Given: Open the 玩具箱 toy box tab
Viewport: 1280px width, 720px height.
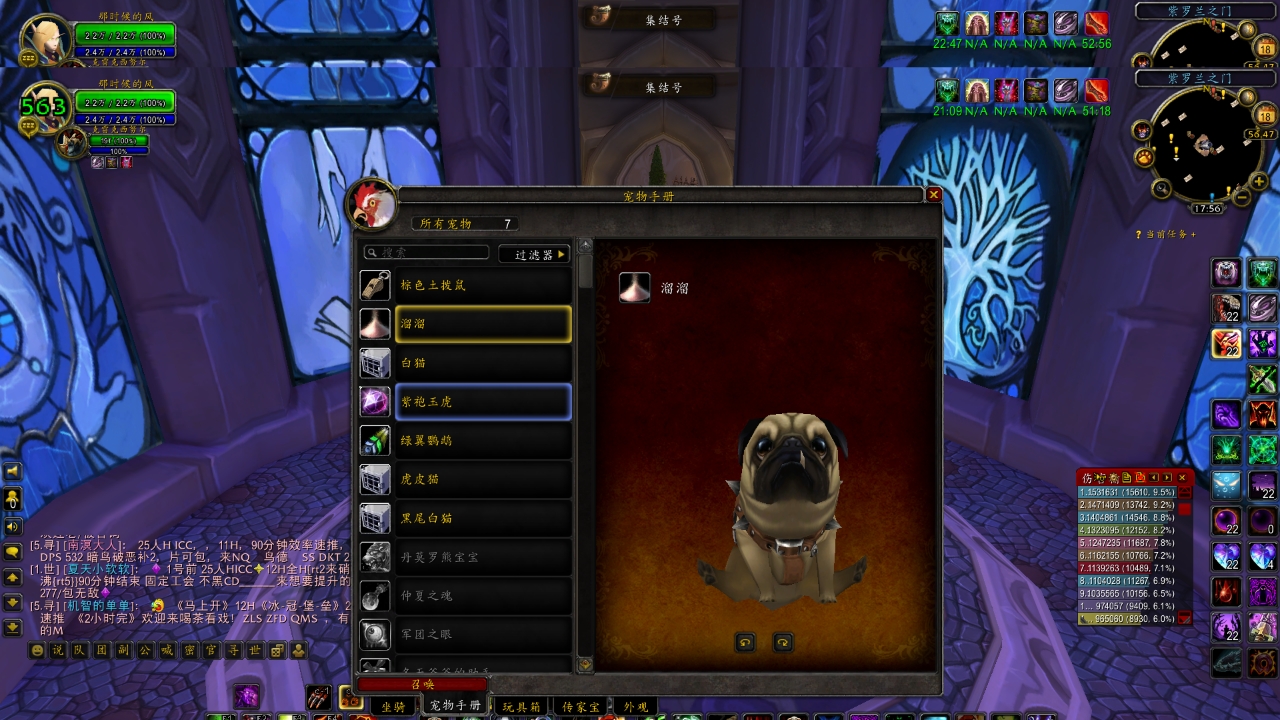Looking at the screenshot, I should [520, 706].
